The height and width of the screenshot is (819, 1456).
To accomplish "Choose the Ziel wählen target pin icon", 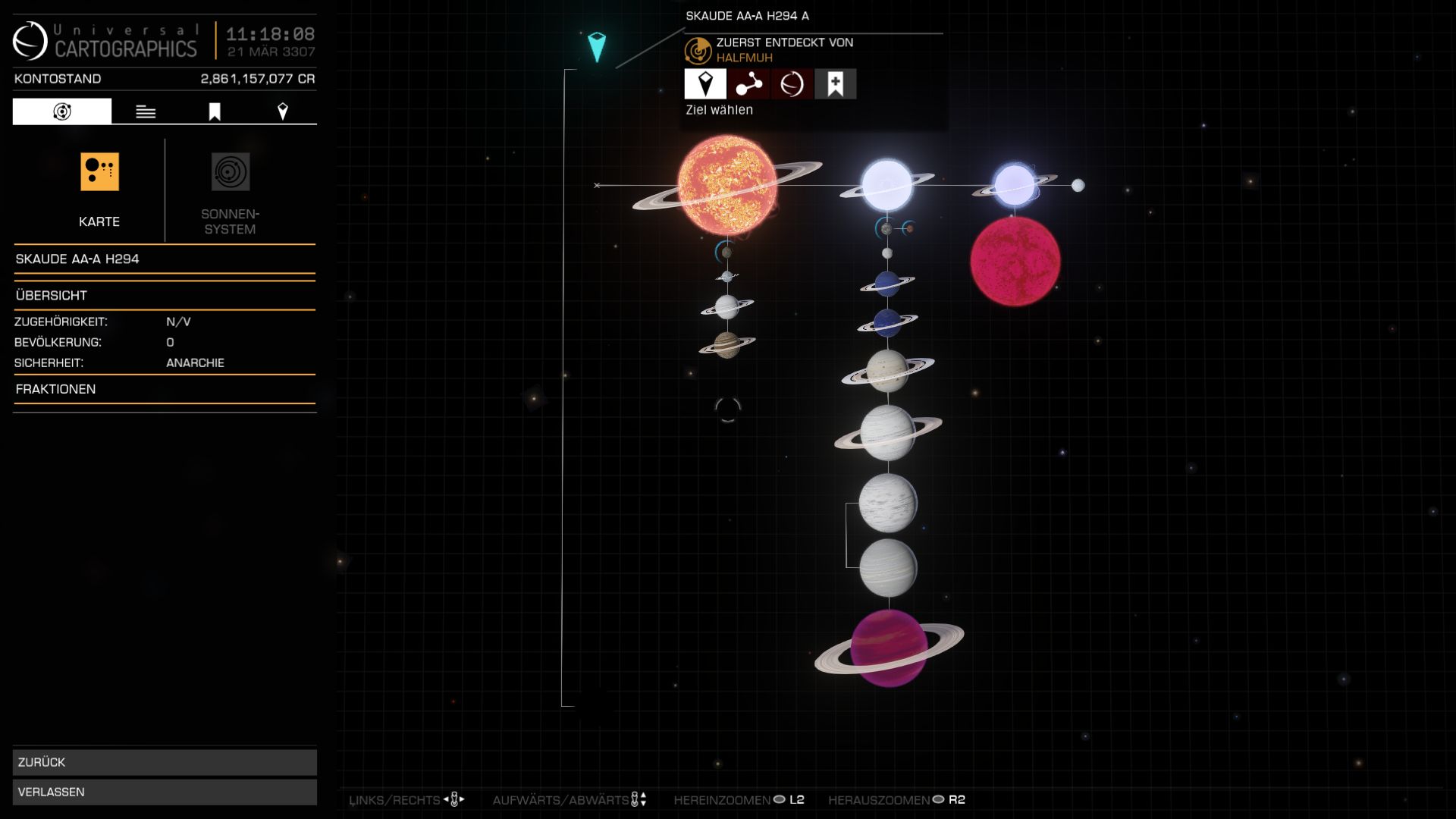I will tap(705, 84).
